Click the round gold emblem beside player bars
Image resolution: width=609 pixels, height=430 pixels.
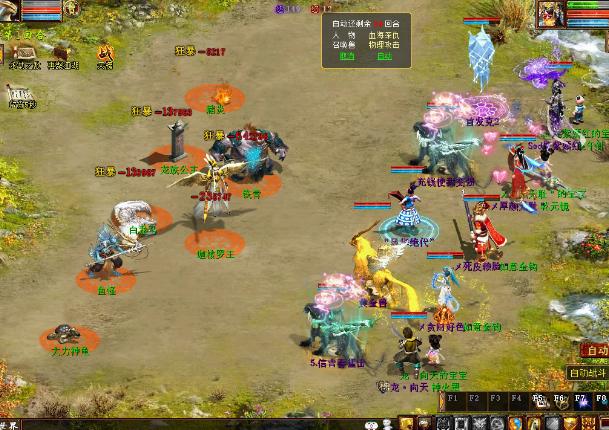click(72, 9)
